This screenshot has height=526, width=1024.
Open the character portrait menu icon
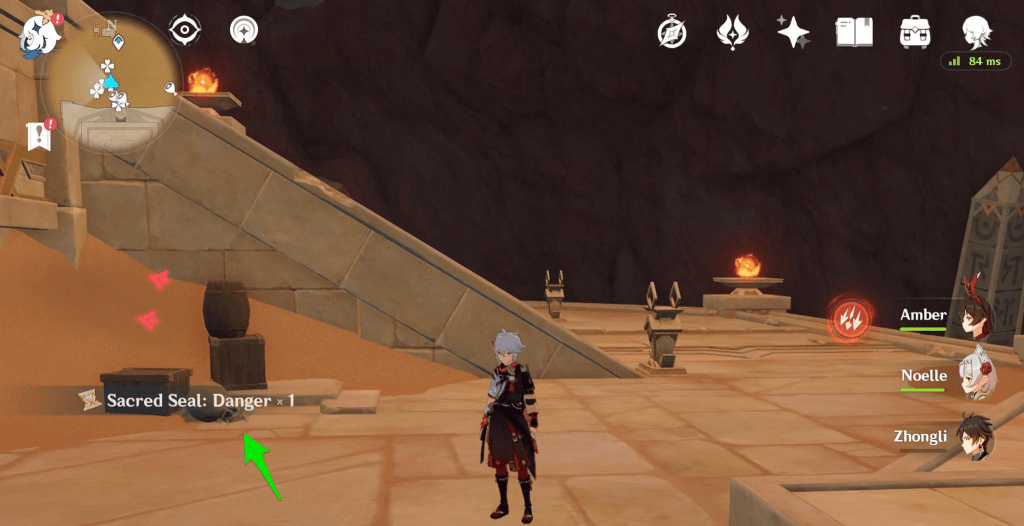[976, 30]
